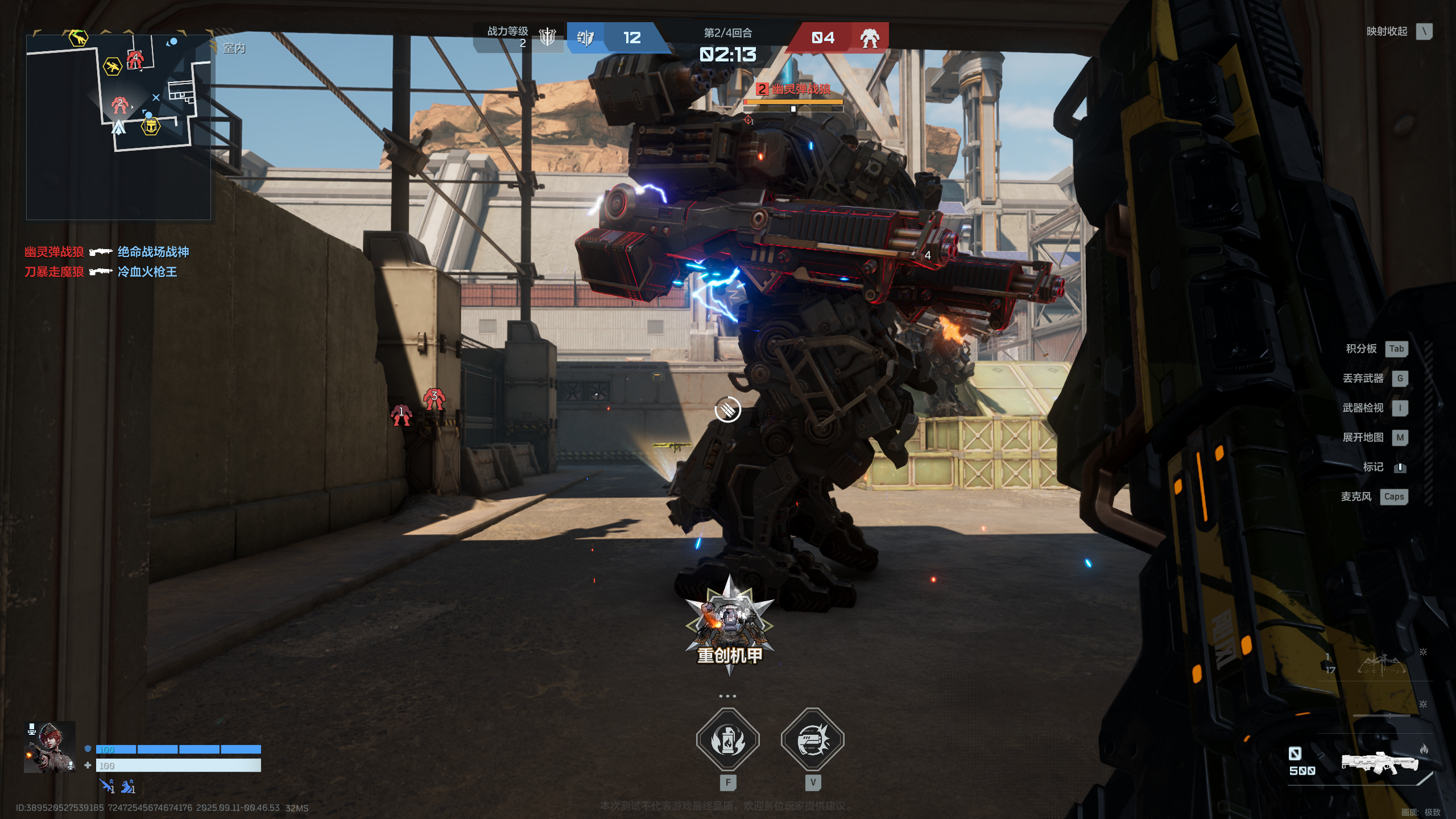Select the yellow anchor marker on minimap
Image resolution: width=1456 pixels, height=819 pixels.
151,127
